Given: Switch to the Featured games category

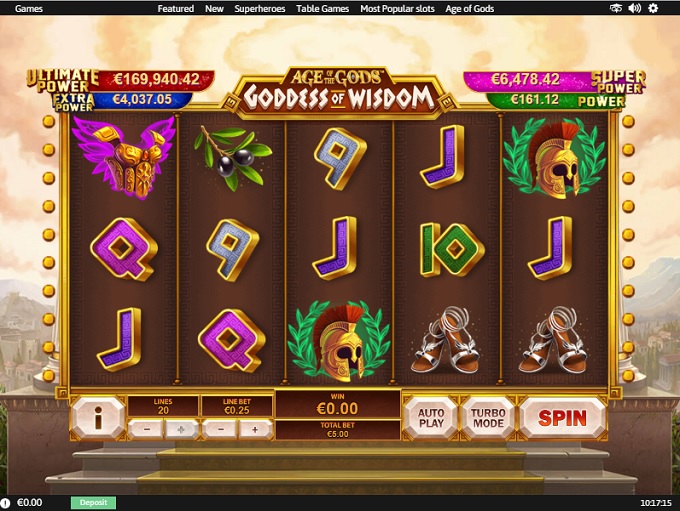Looking at the screenshot, I should pos(175,8).
